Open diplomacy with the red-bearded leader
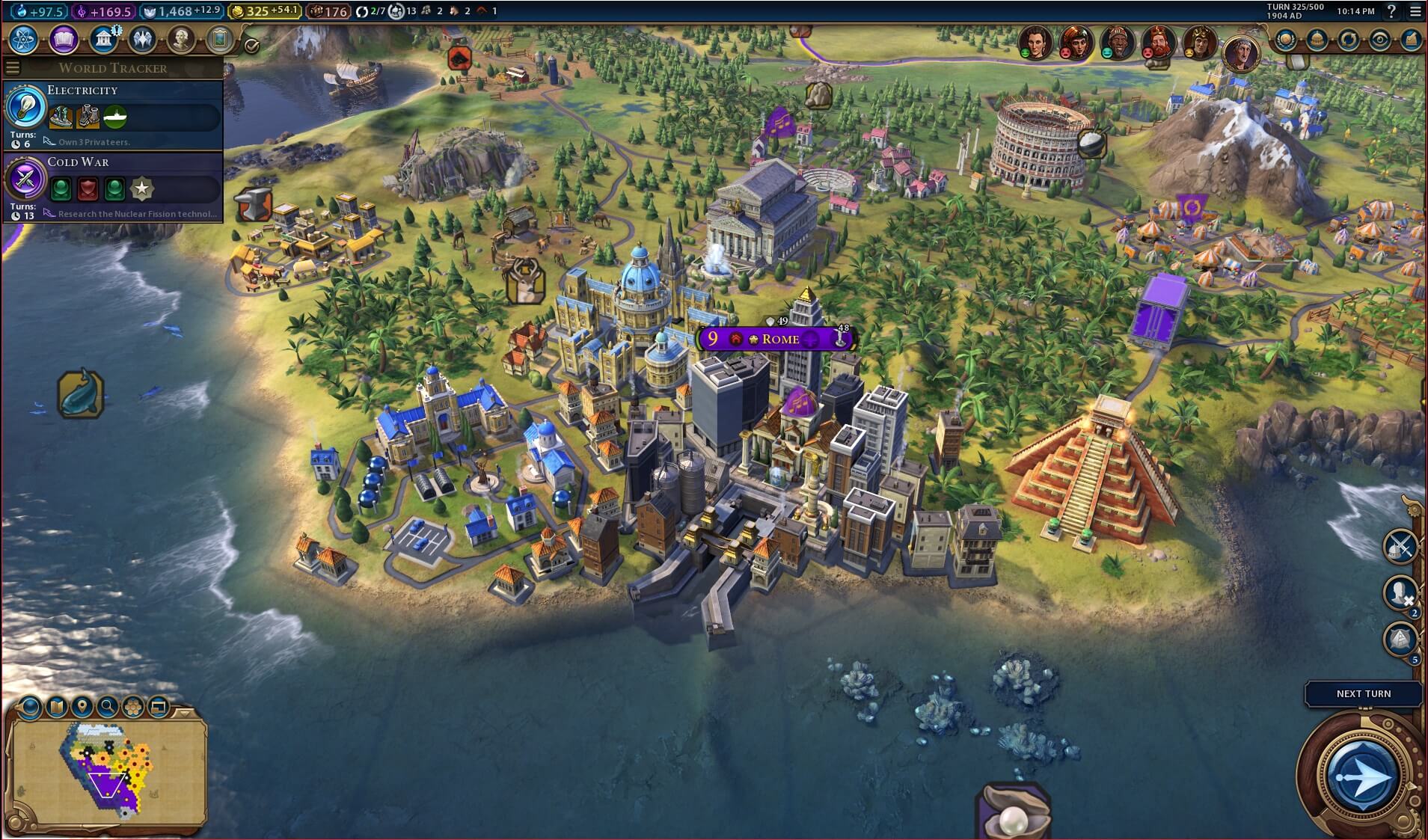Viewport: 1428px width, 840px height. (1158, 43)
